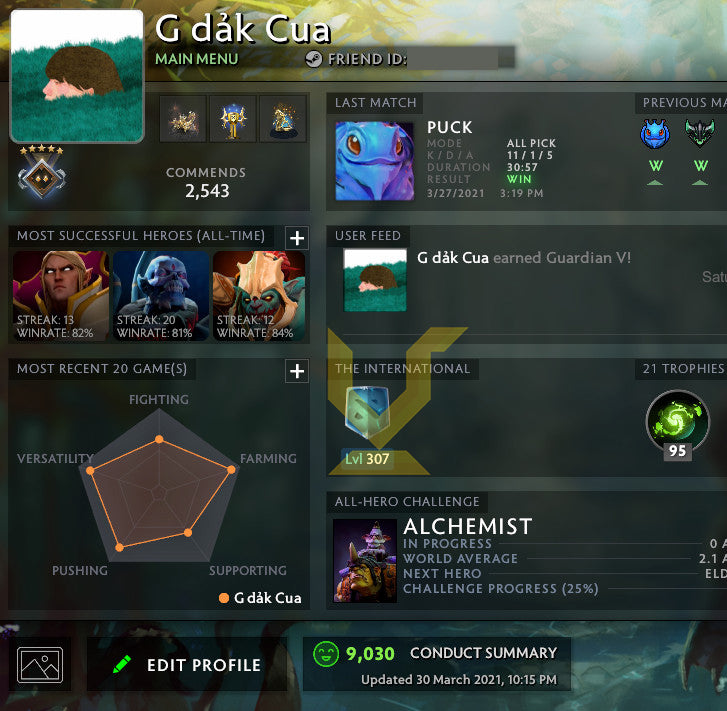Image resolution: width=727 pixels, height=711 pixels.
Task: Open the Puck last match portrait
Action: click(x=374, y=161)
